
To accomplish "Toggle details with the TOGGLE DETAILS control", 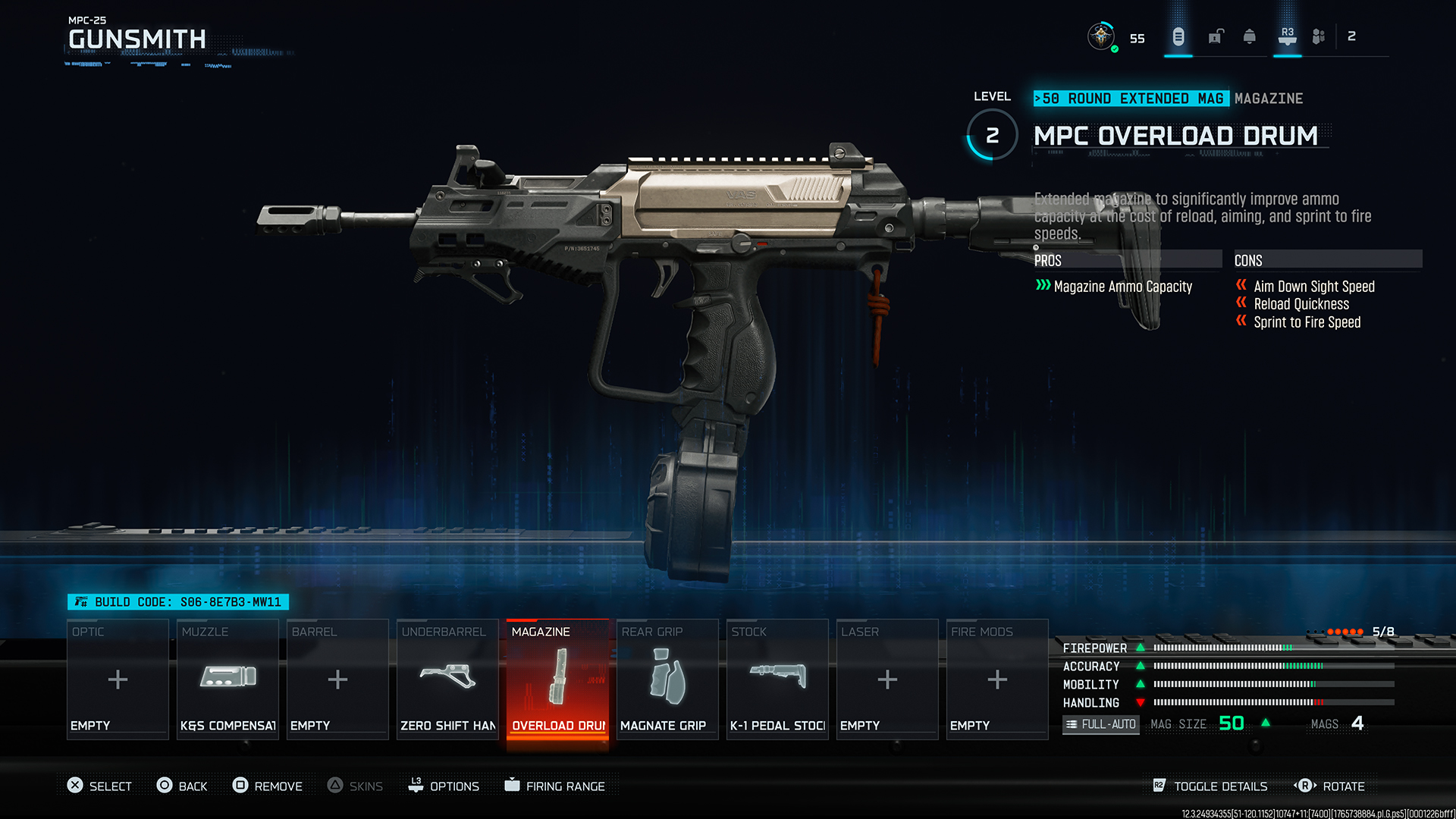I will pyautogui.click(x=1210, y=786).
